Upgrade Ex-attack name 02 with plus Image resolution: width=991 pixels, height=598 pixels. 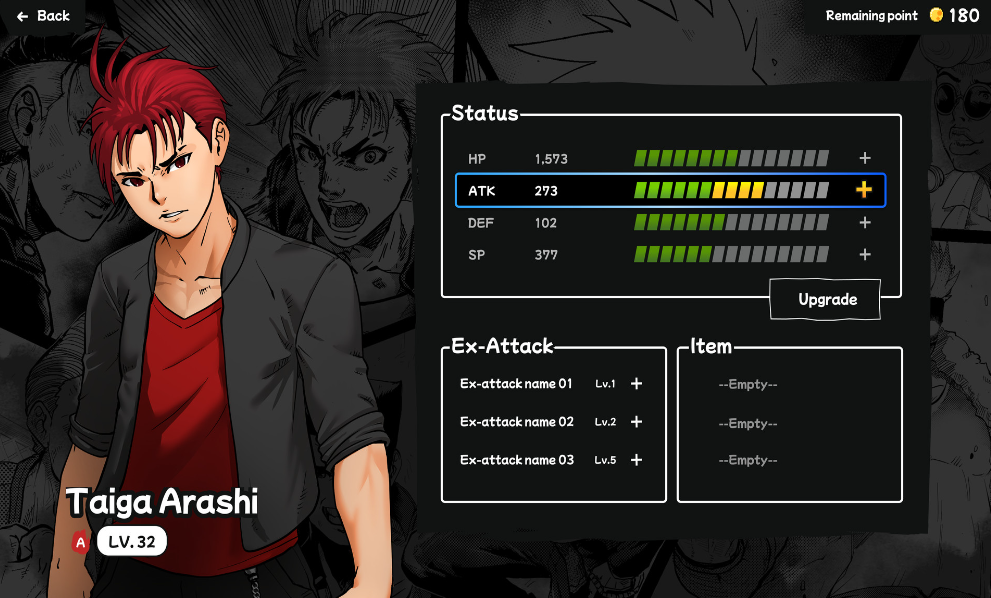point(636,422)
